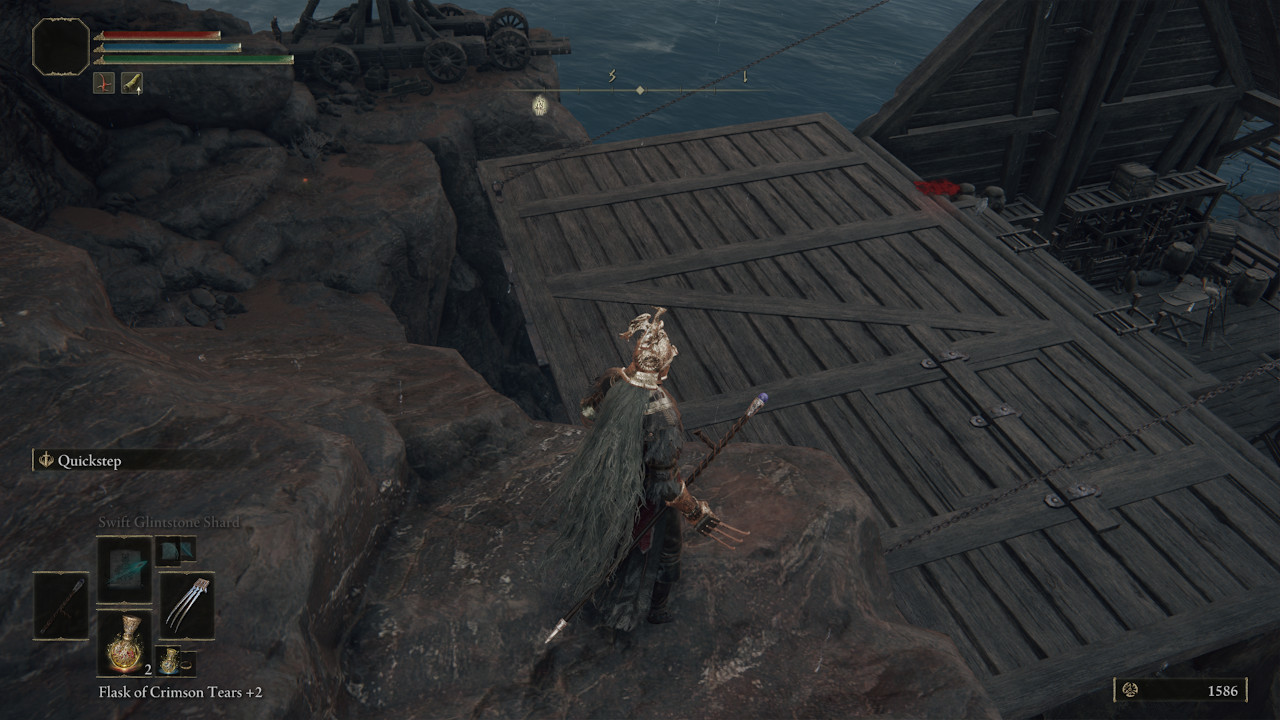This screenshot has width=1280, height=720.
Task: Activate the Quickstep skill label
Action: pyautogui.click(x=88, y=461)
